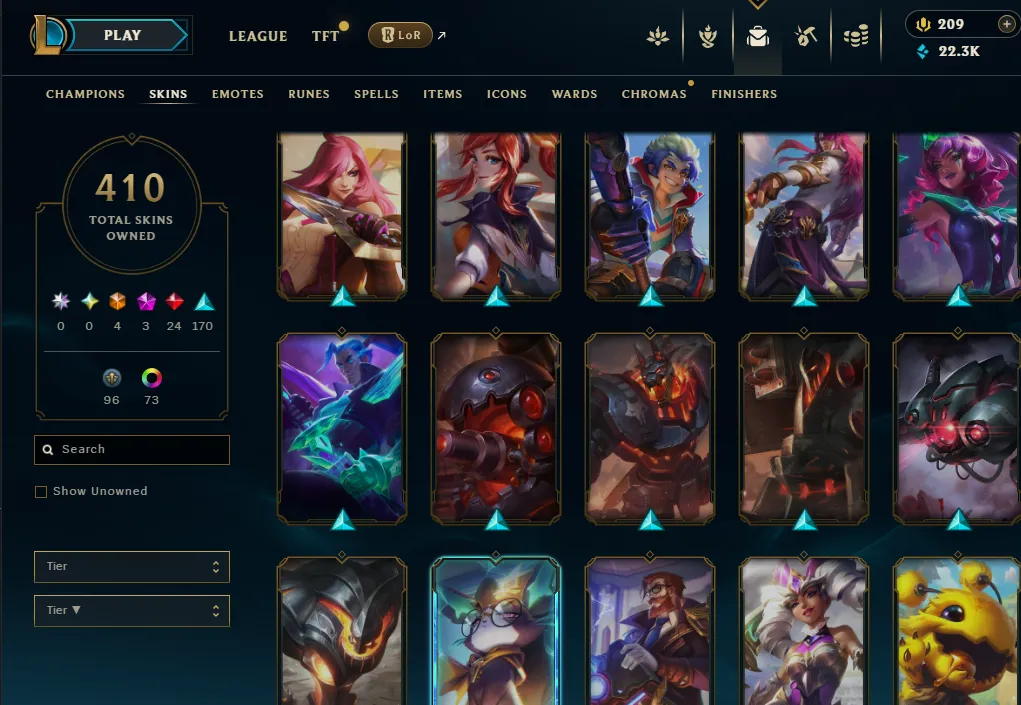
Task: Switch to the Emotes tab
Action: point(238,94)
